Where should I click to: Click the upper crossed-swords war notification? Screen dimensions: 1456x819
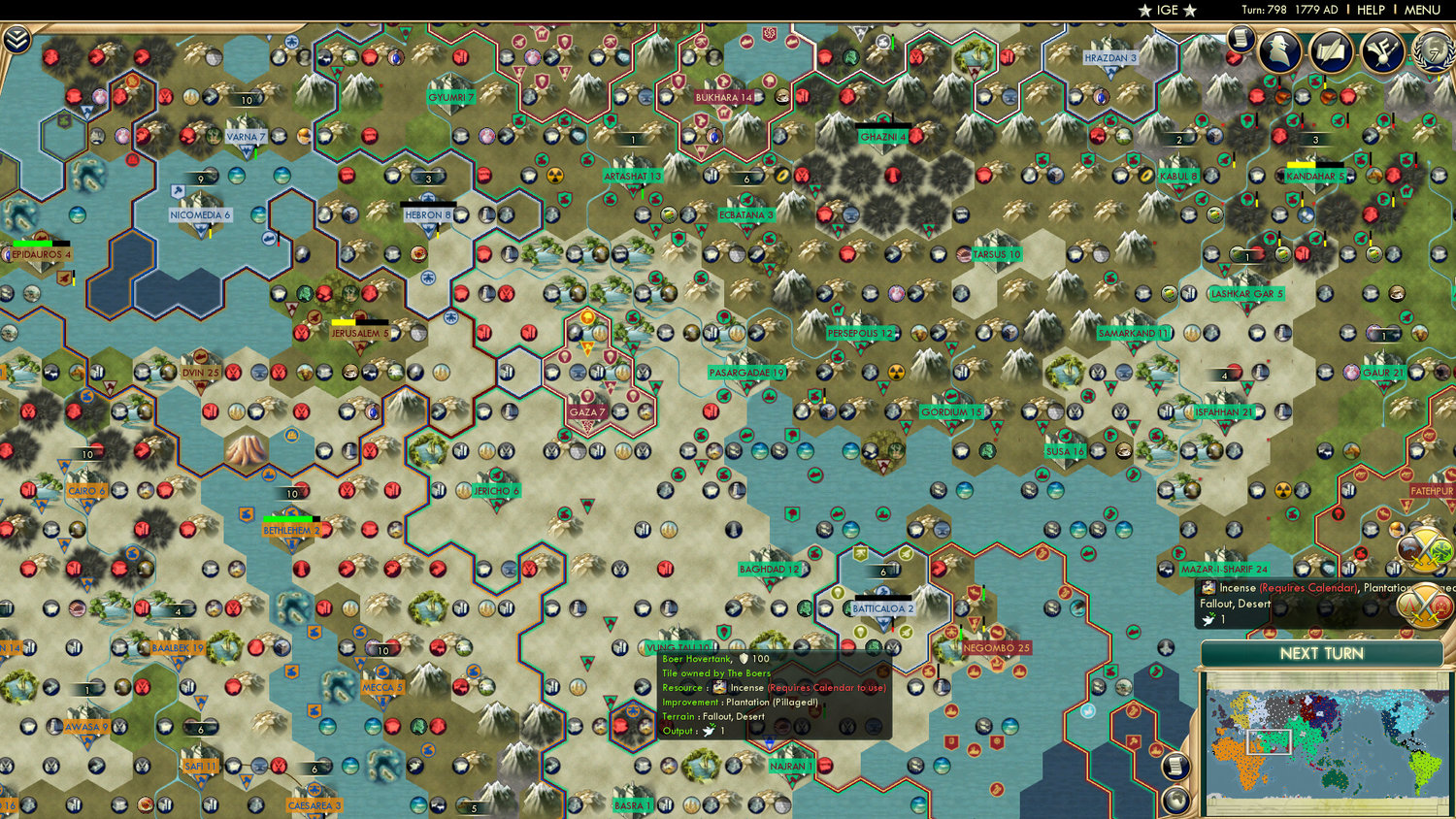1423,548
